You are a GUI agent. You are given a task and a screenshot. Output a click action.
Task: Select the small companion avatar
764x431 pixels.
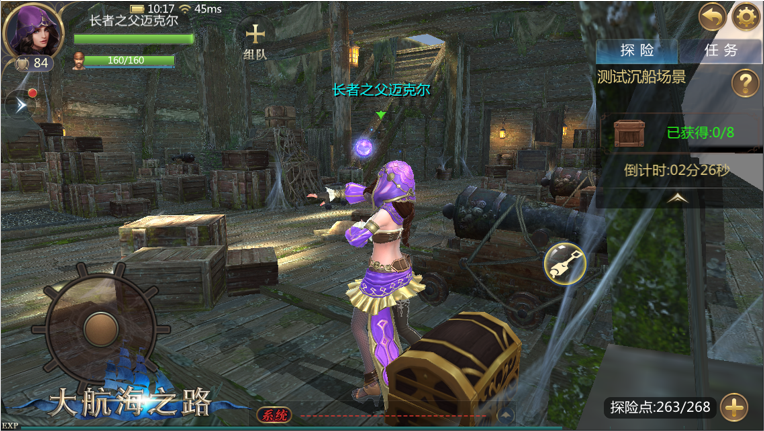pyautogui.click(x=78, y=61)
